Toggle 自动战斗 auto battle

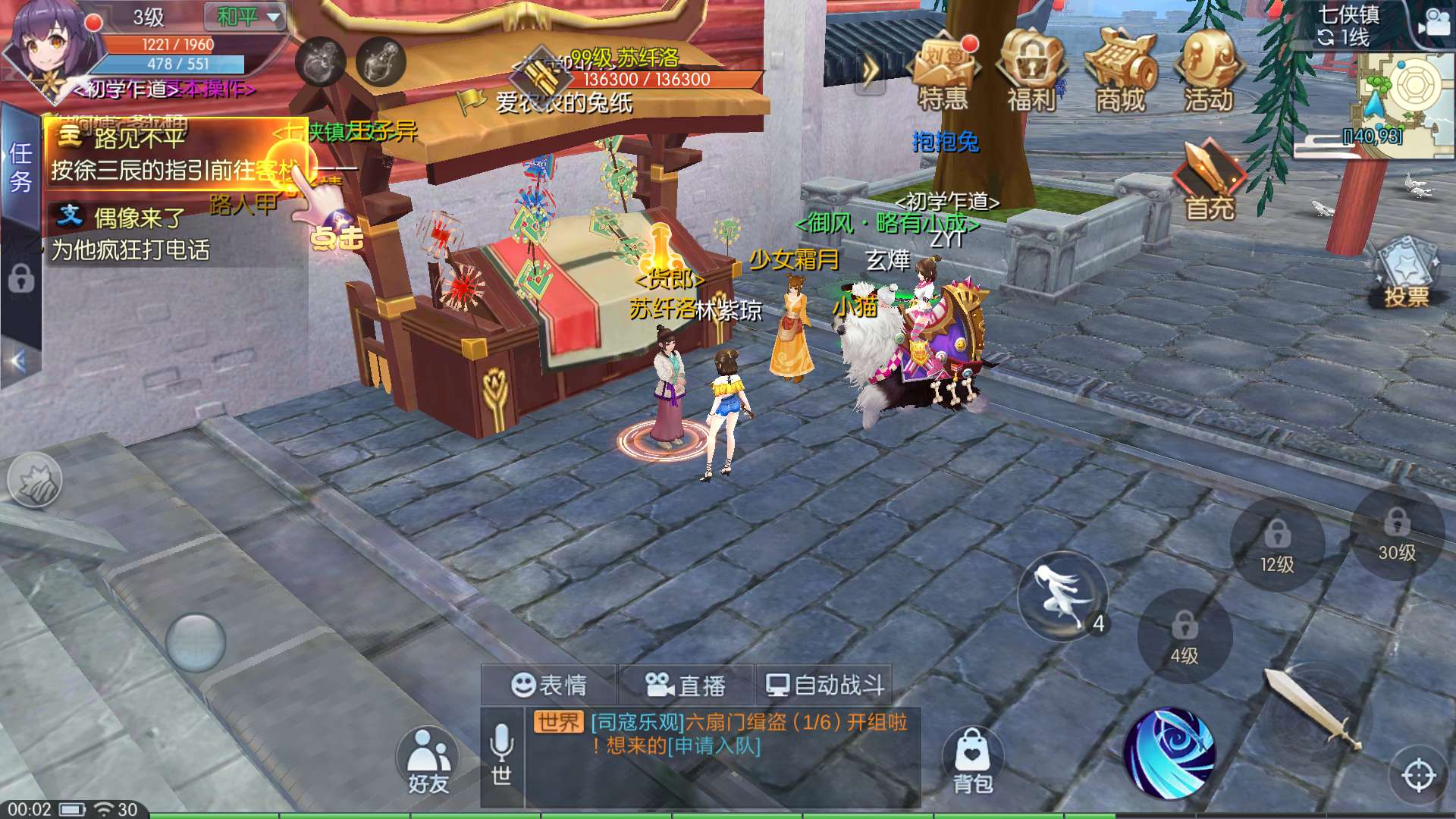tap(825, 686)
